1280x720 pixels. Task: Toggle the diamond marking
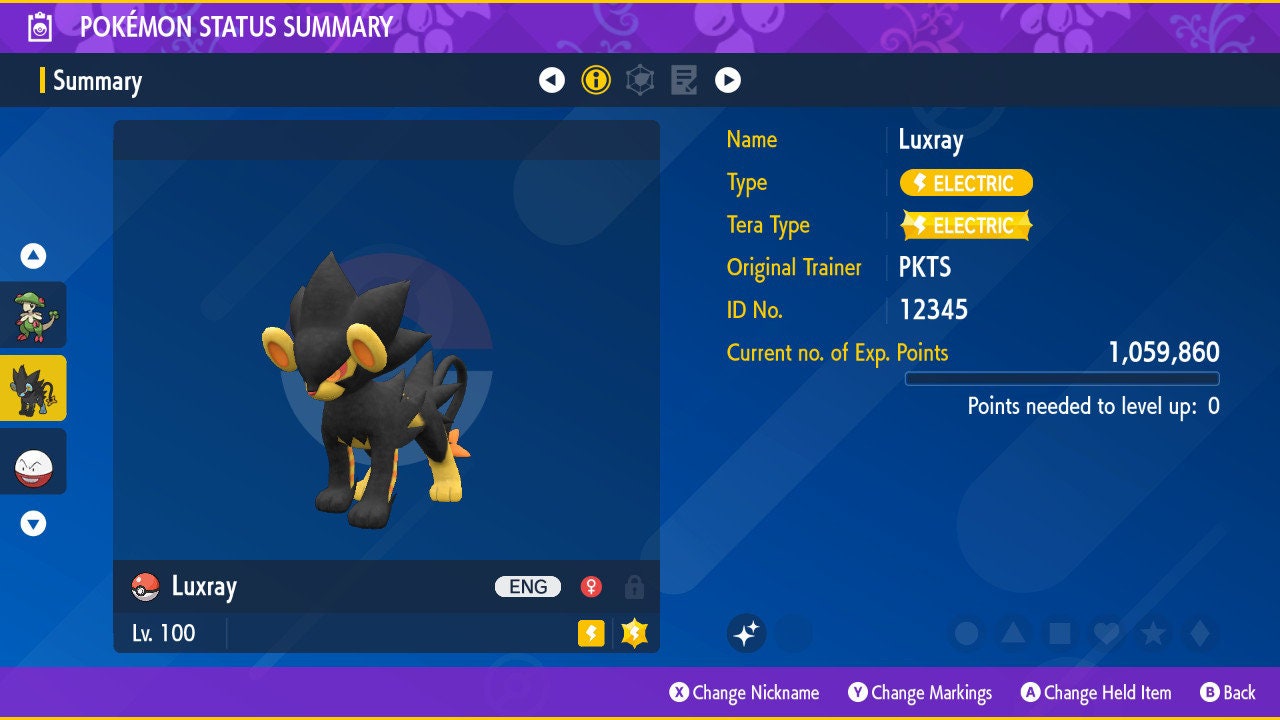(1200, 633)
